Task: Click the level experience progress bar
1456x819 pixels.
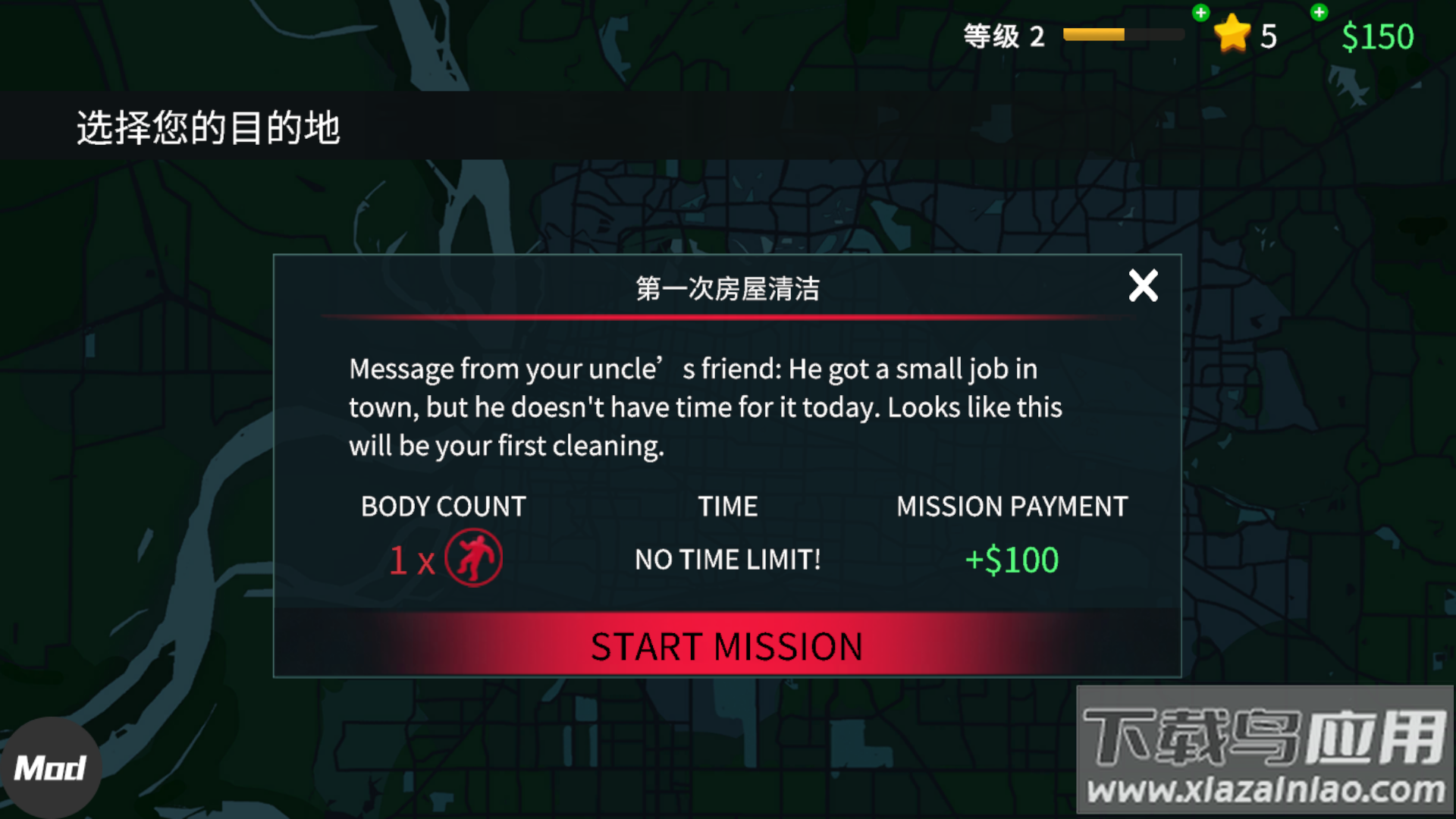Action: click(x=1124, y=33)
